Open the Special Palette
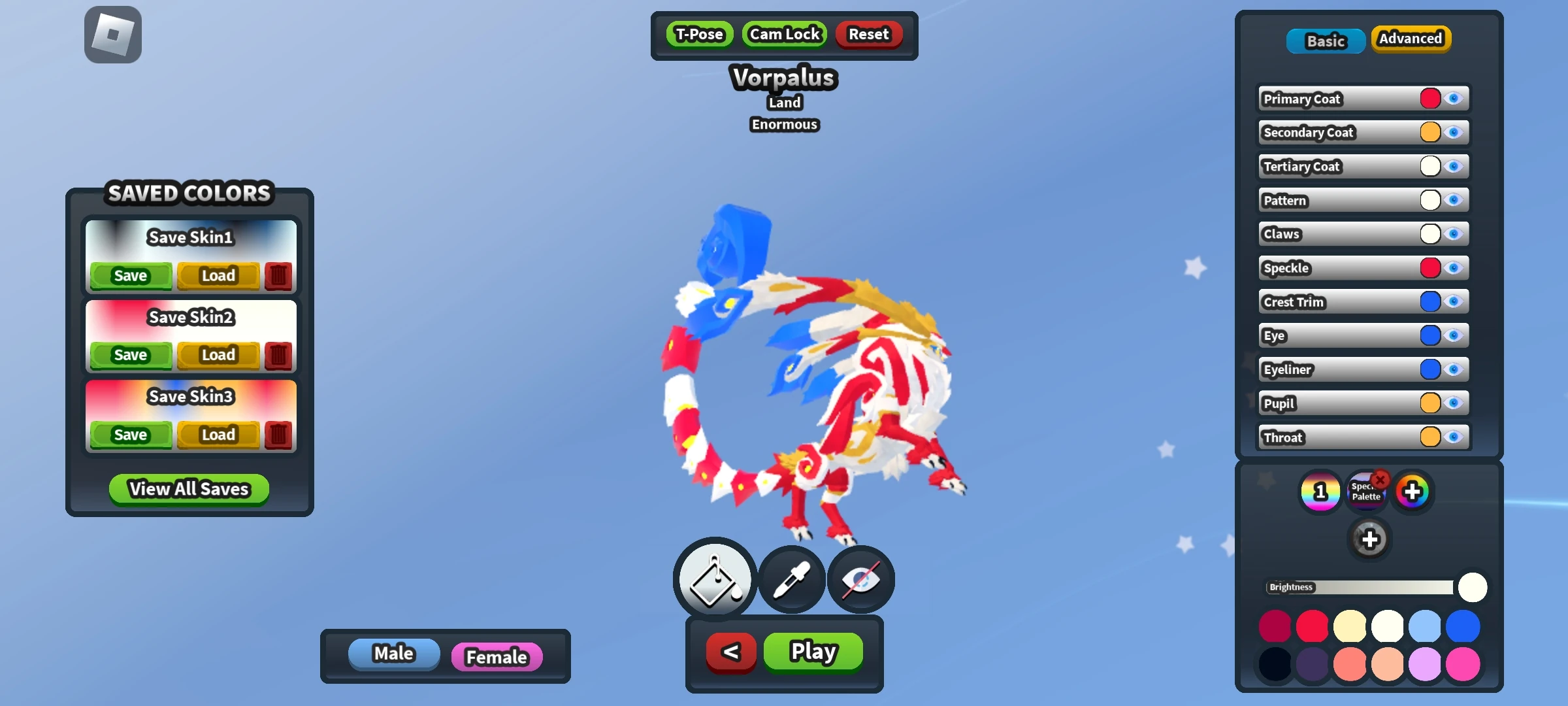Image resolution: width=1568 pixels, height=706 pixels. pos(1367,491)
